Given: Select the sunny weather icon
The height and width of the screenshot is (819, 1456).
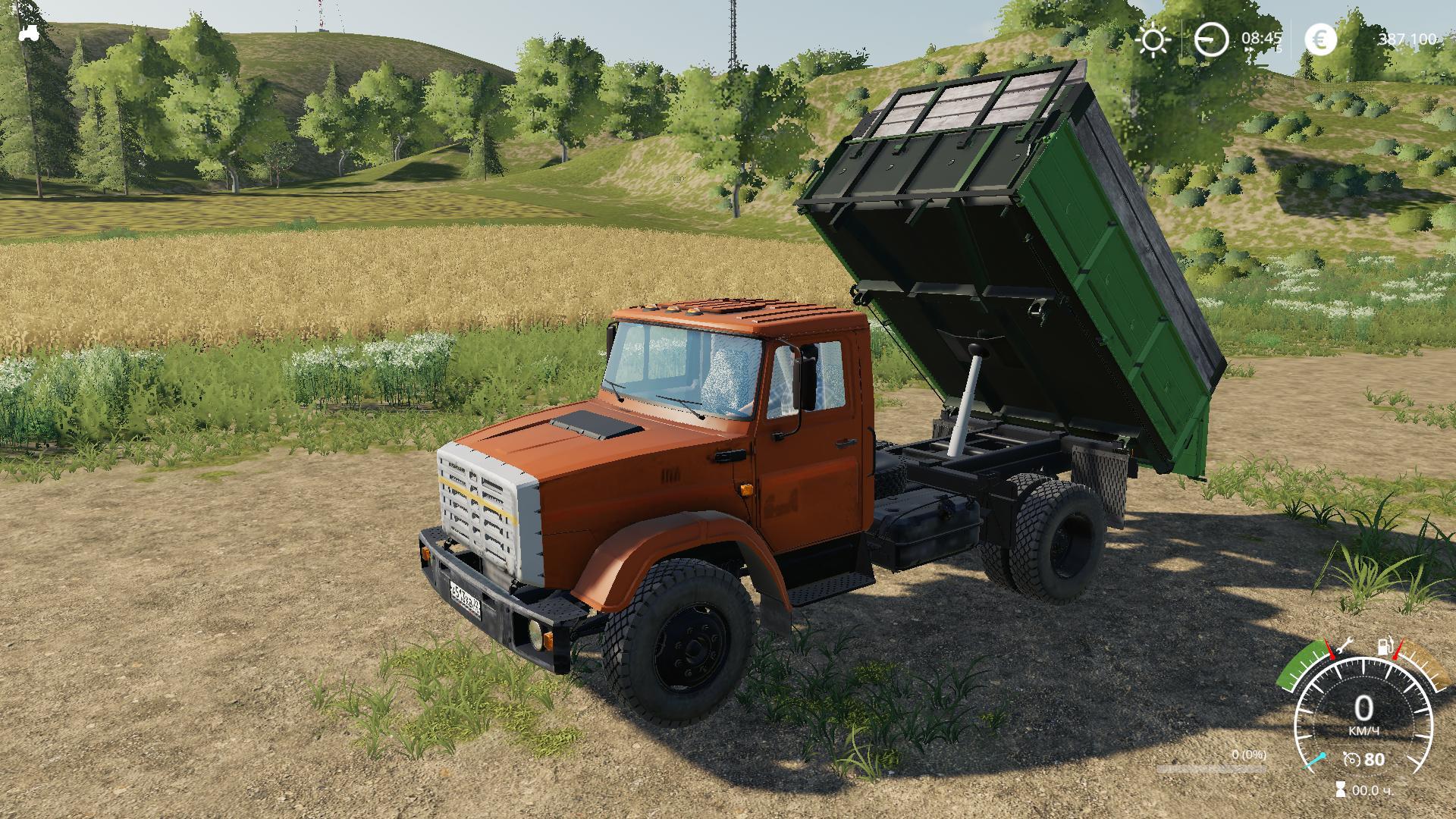Looking at the screenshot, I should (1153, 39).
